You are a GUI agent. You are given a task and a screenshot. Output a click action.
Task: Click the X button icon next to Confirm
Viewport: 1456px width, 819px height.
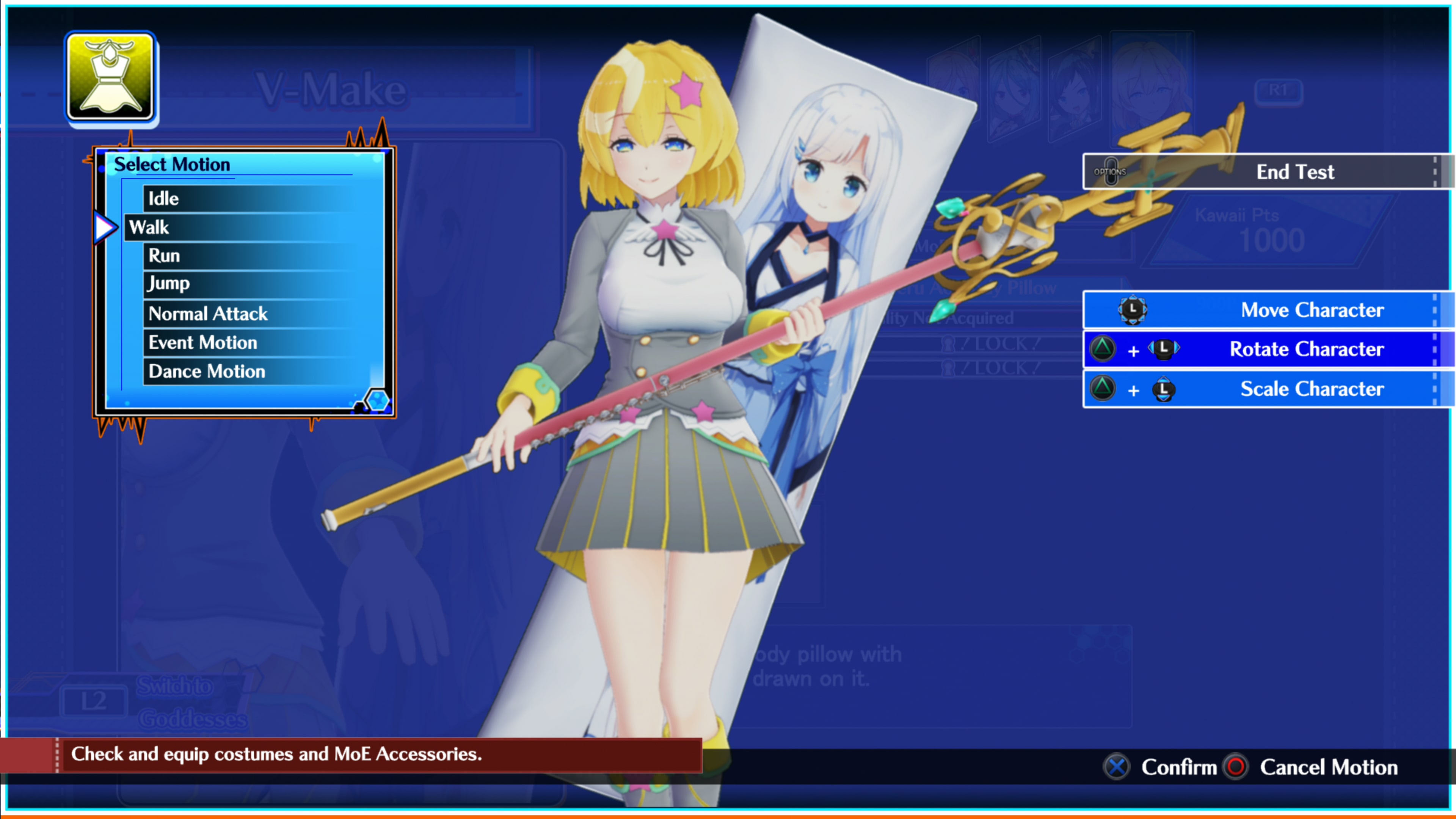(1116, 767)
